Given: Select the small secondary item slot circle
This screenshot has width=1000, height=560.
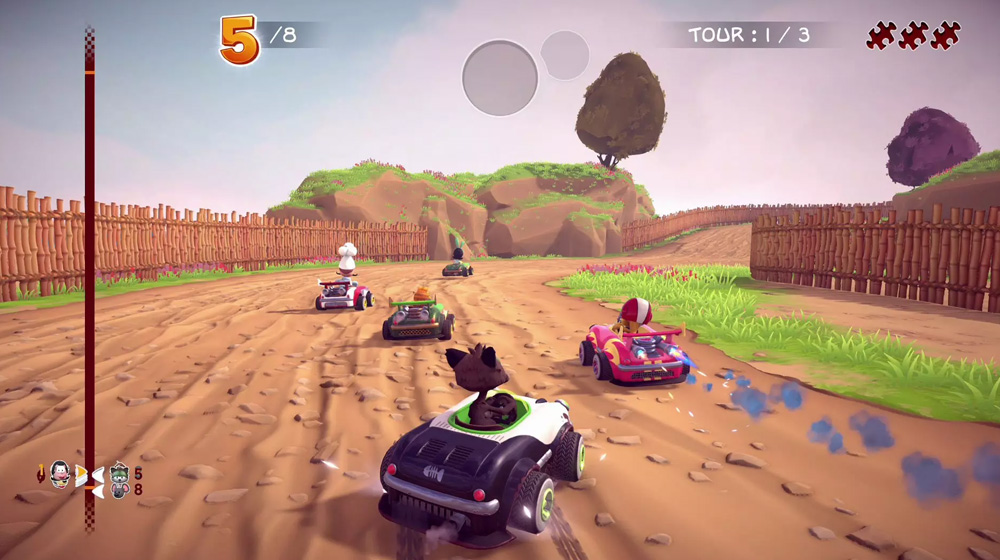Looking at the screenshot, I should (x=565, y=55).
